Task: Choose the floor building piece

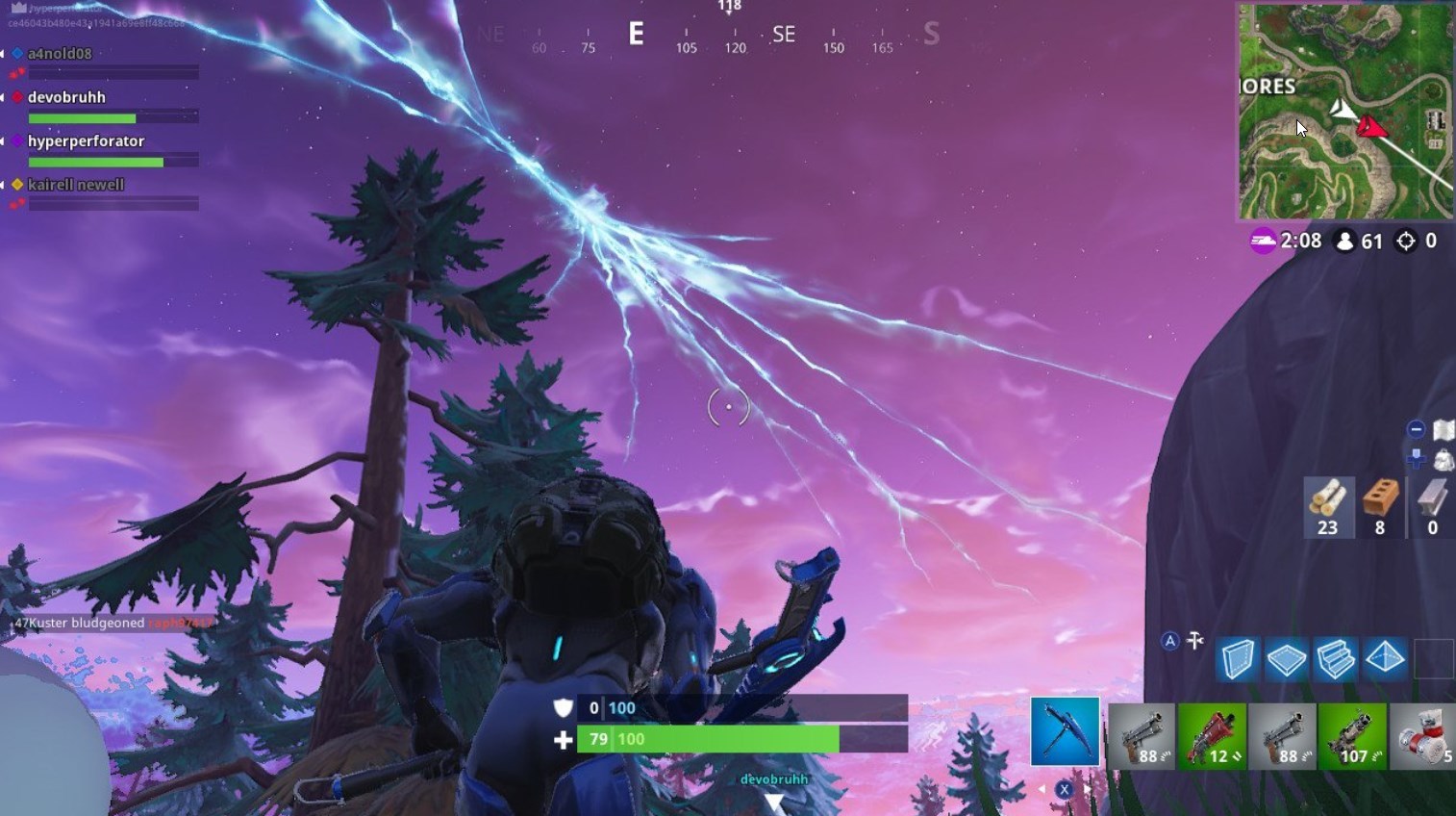Action: 1286,660
